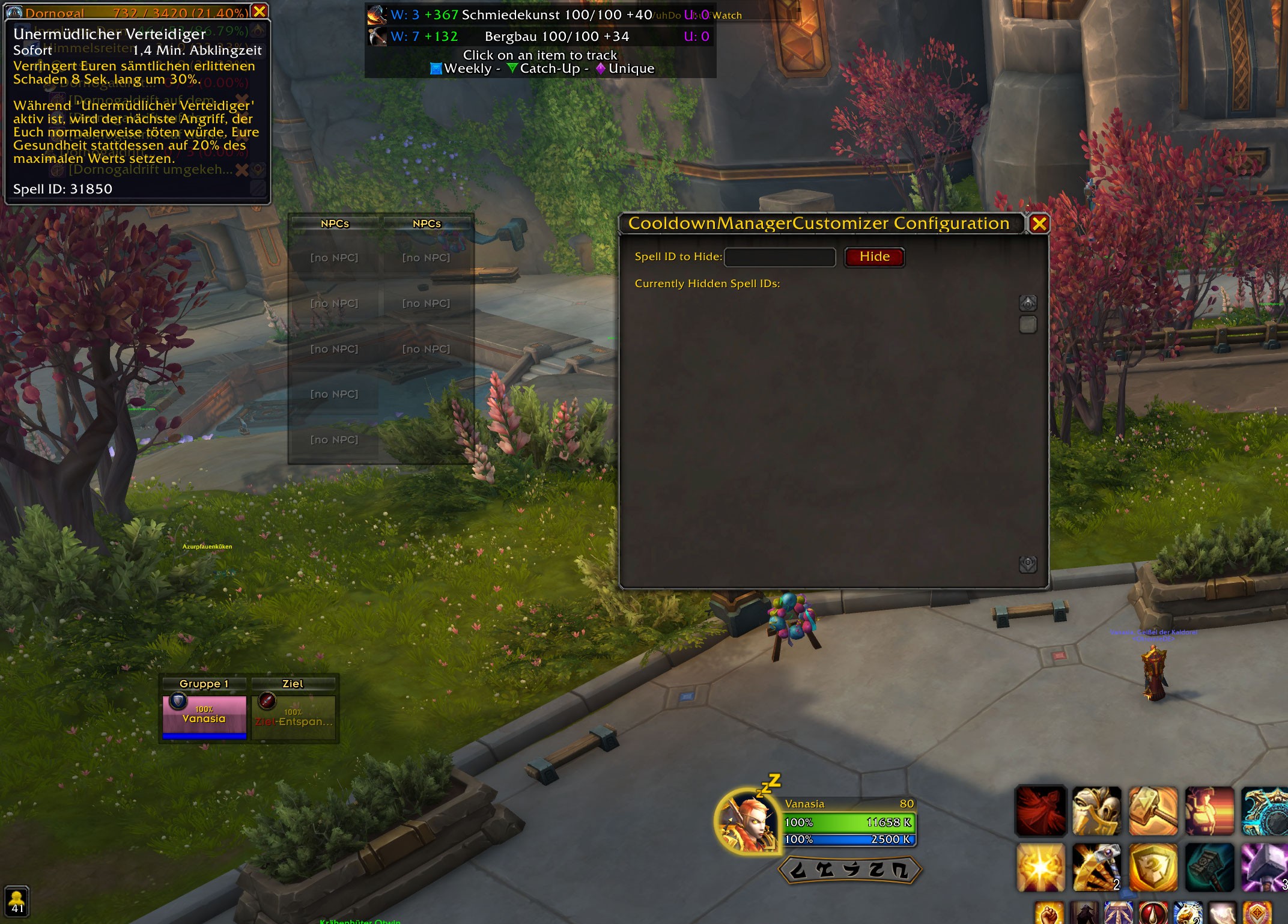
Task: Activate the golden shield ability
Action: [x=1153, y=868]
